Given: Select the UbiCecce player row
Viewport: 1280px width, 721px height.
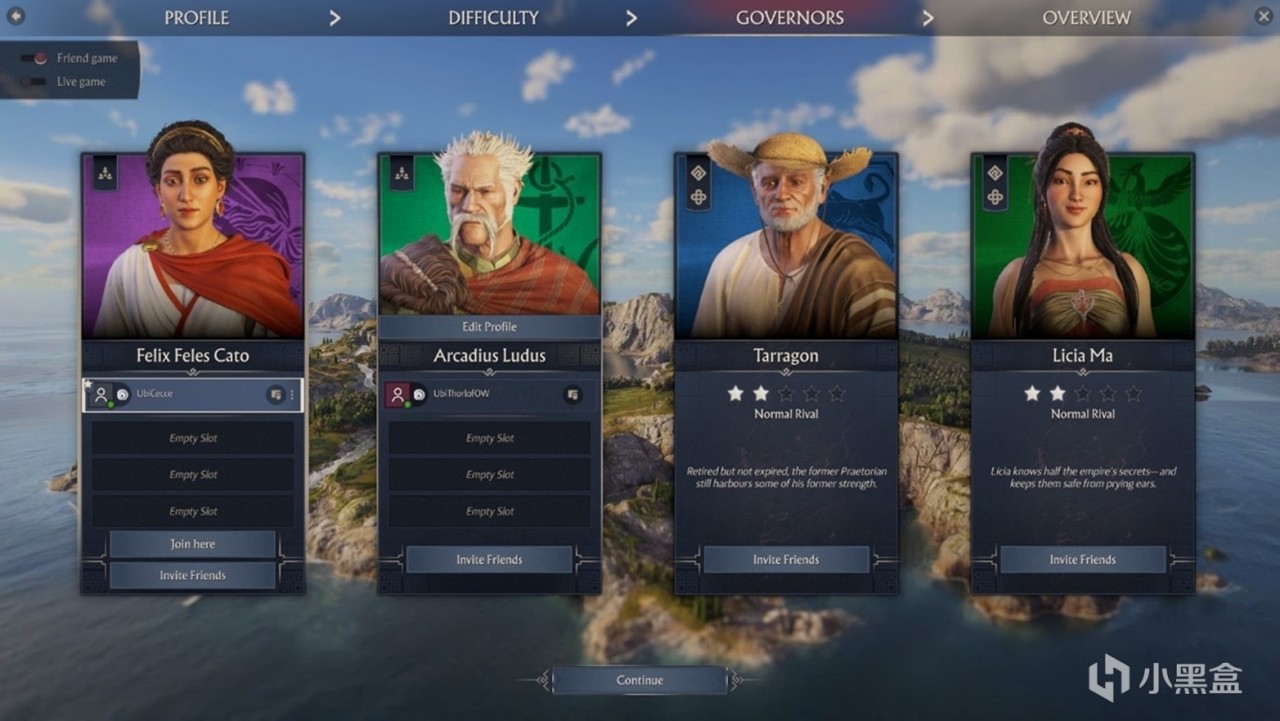Looking at the screenshot, I should [180, 394].
